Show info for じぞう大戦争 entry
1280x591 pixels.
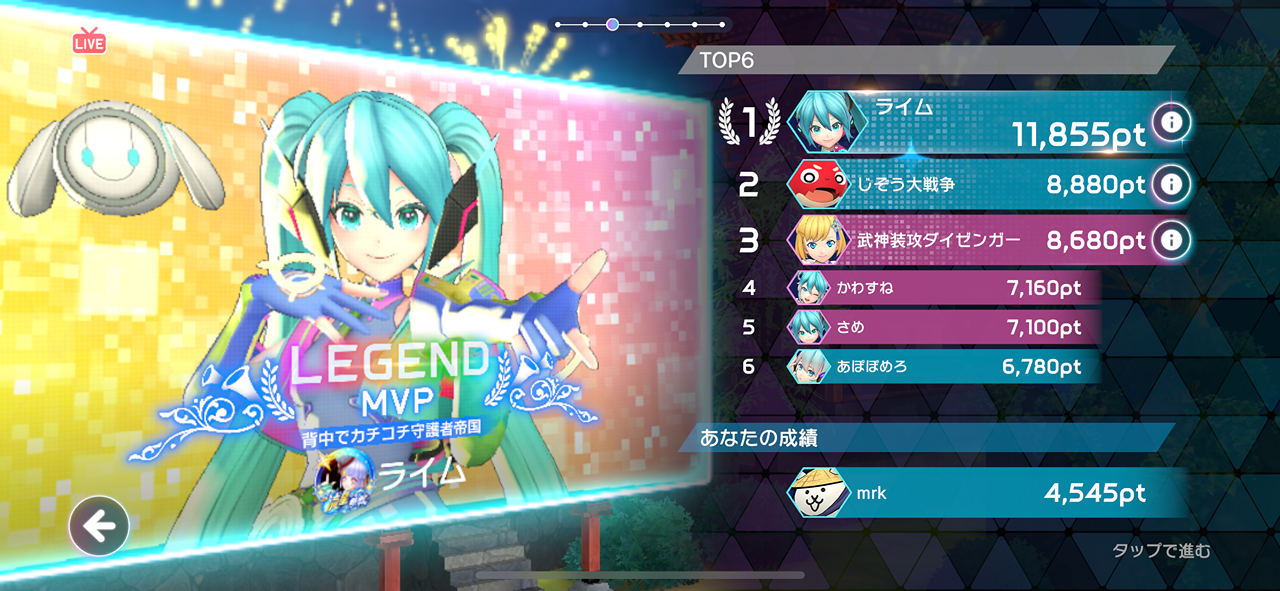click(1170, 184)
